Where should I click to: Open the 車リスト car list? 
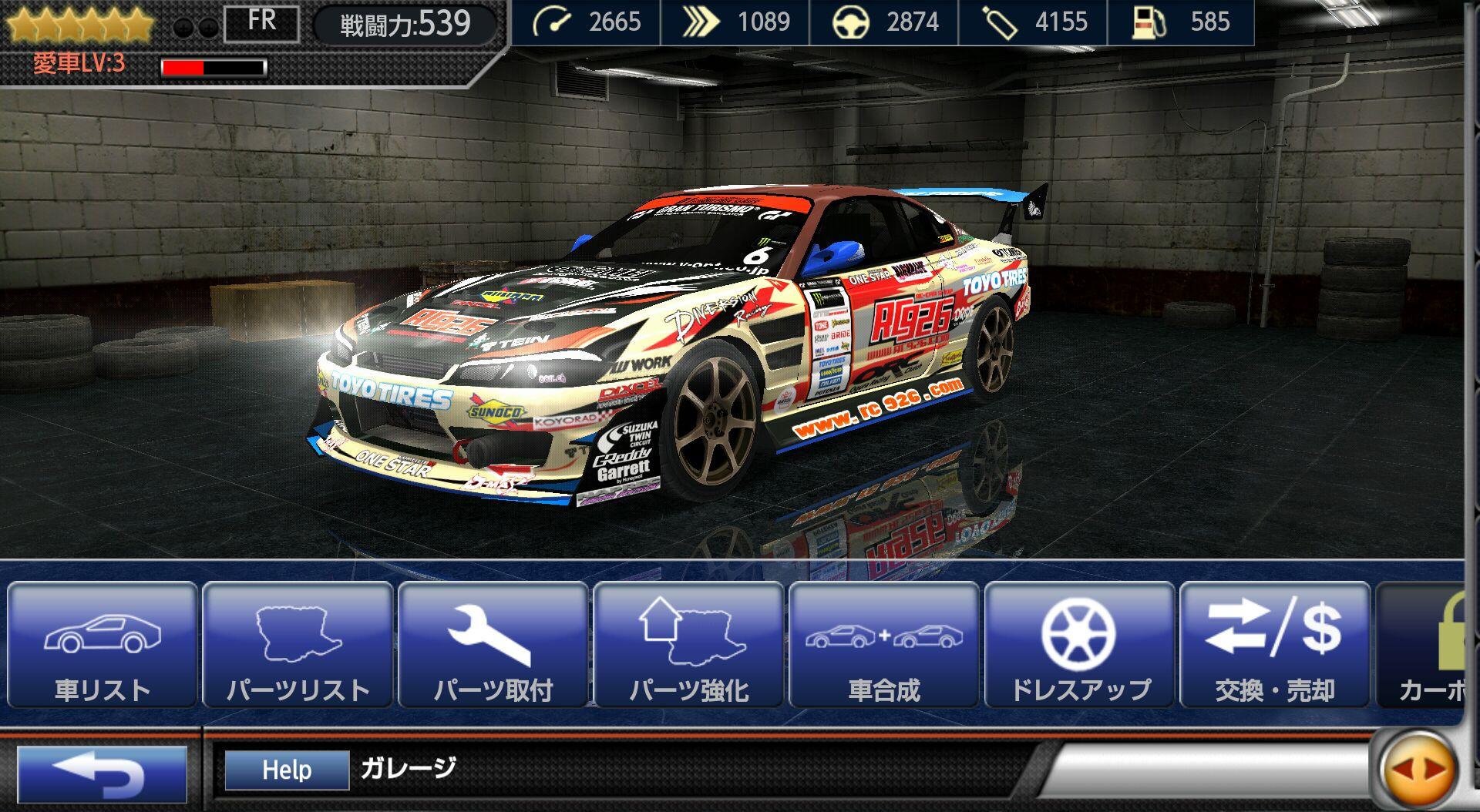click(103, 646)
